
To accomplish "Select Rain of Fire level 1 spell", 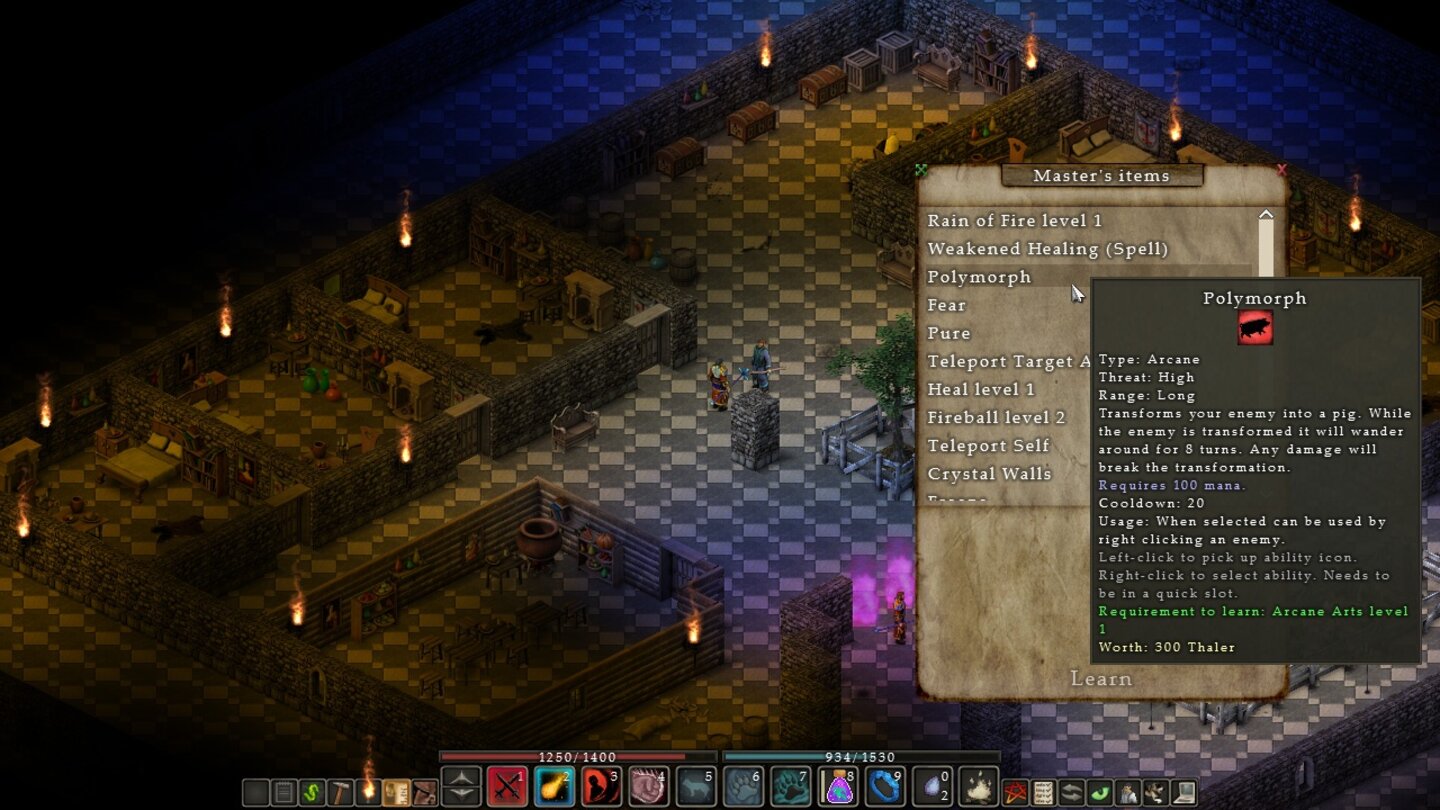I will pos(1014,221).
